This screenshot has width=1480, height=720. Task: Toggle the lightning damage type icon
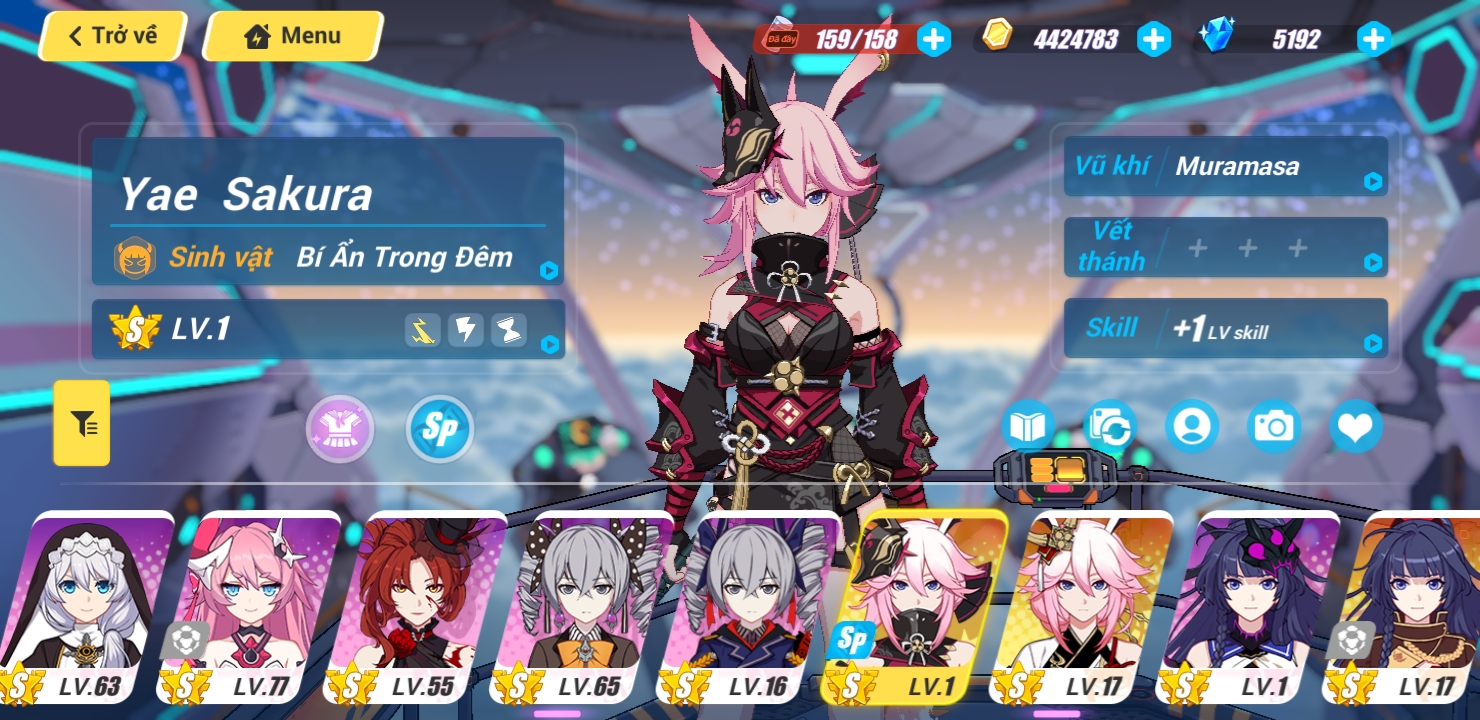465,330
